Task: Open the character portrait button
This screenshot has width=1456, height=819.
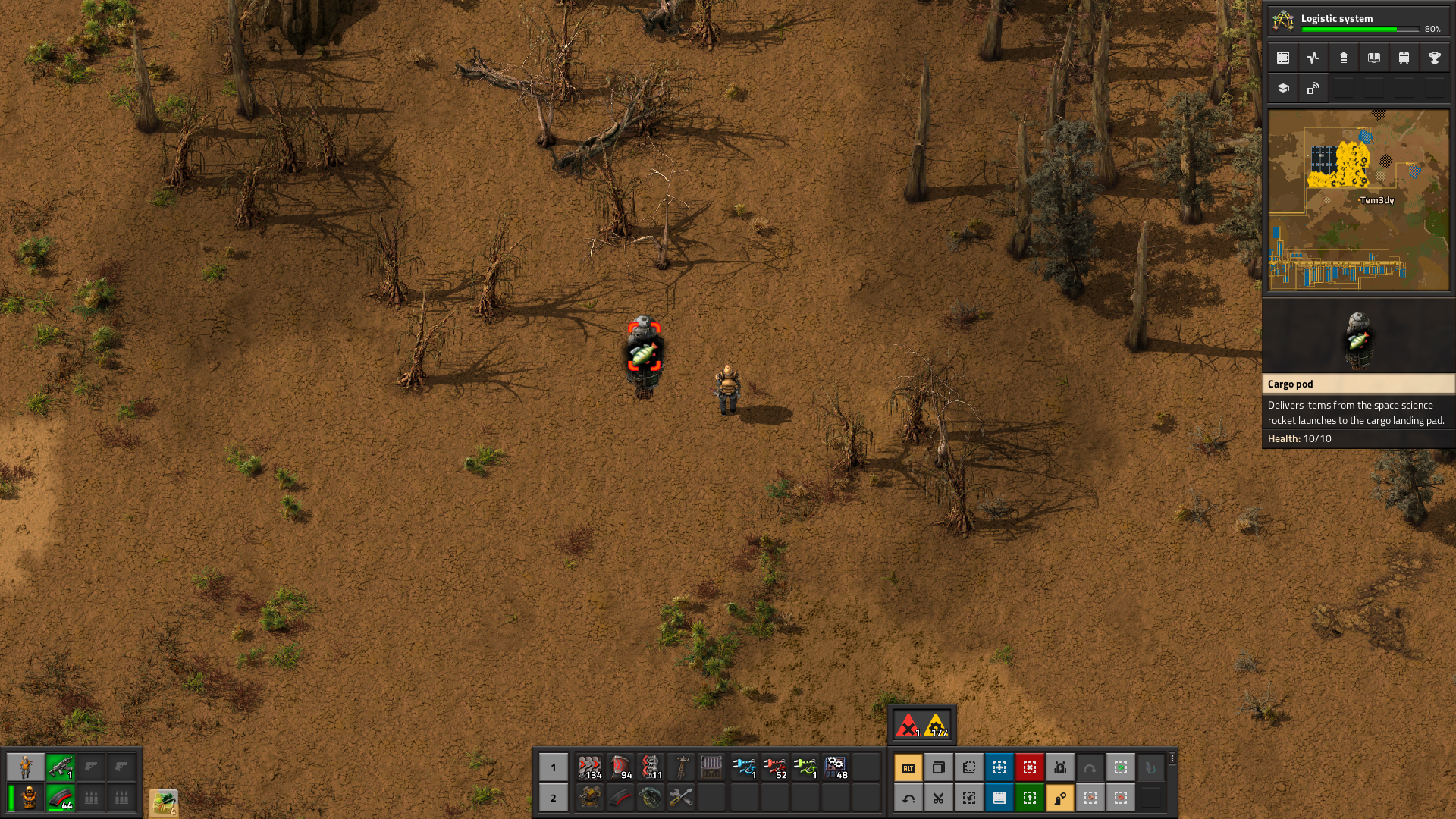Action: pos(26,767)
